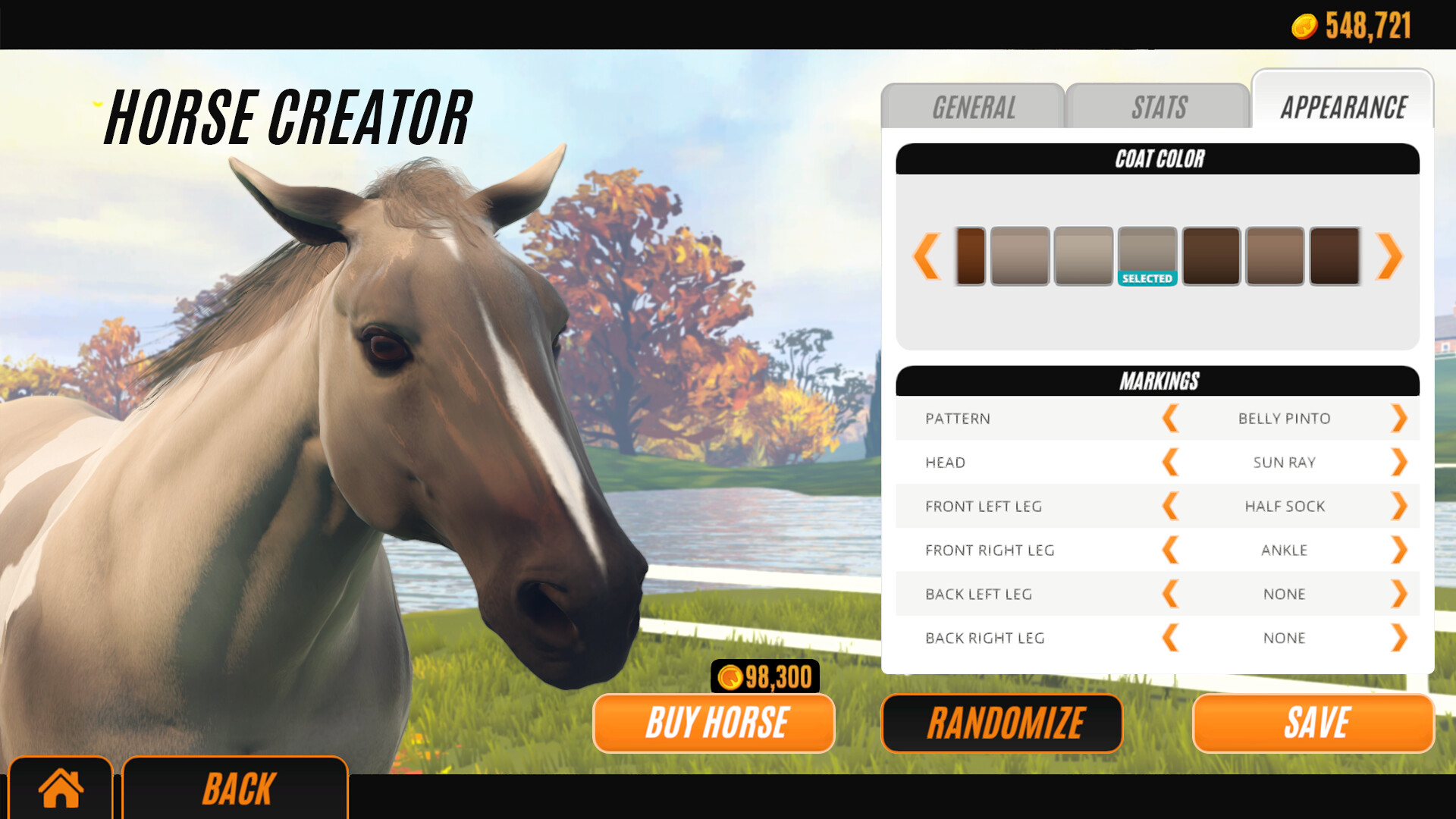Screen dimensions: 1456x819
Task: Go to previous Pattern option
Action: coord(1170,418)
